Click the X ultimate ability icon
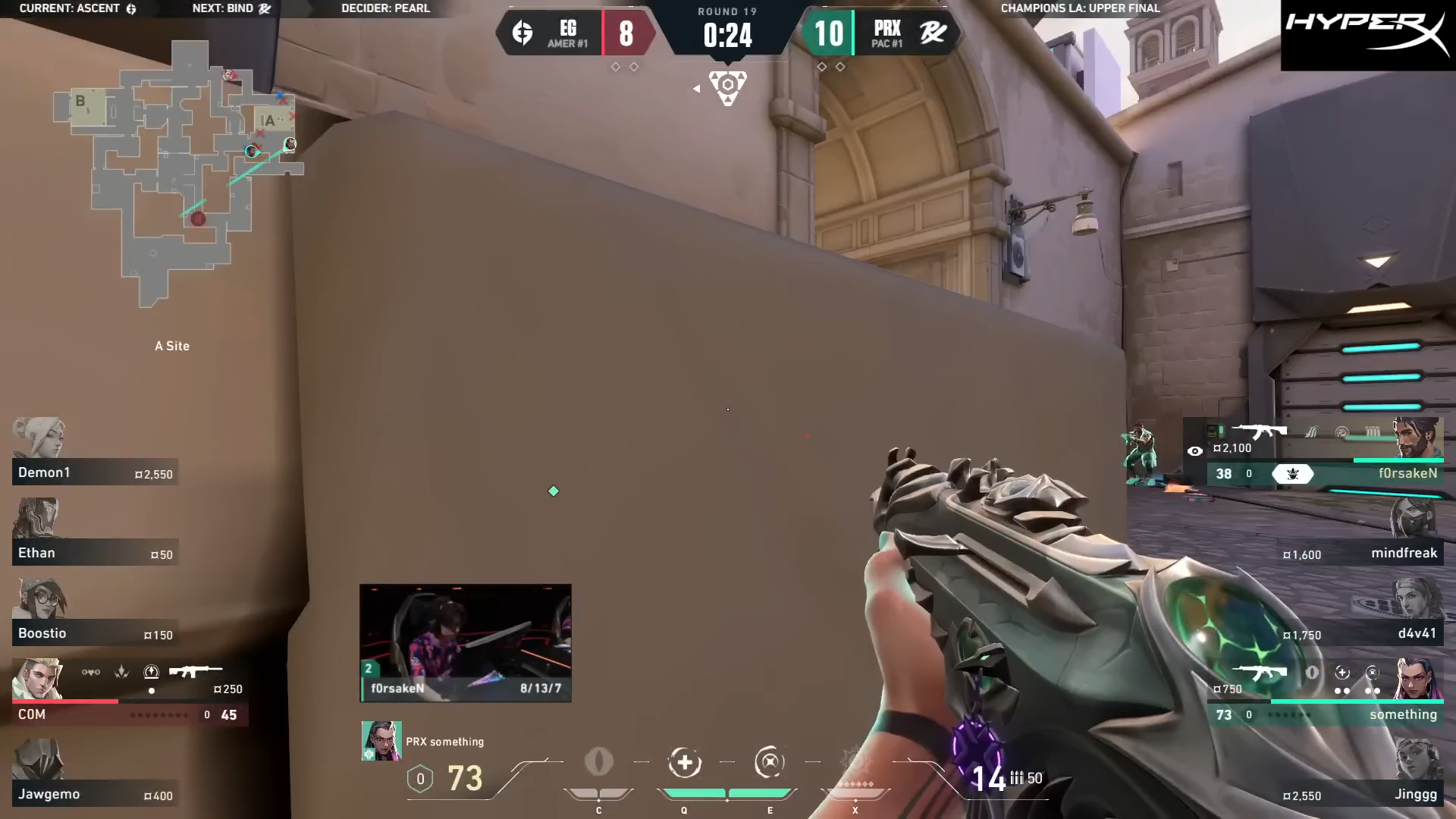The image size is (1456, 819). pos(855,763)
